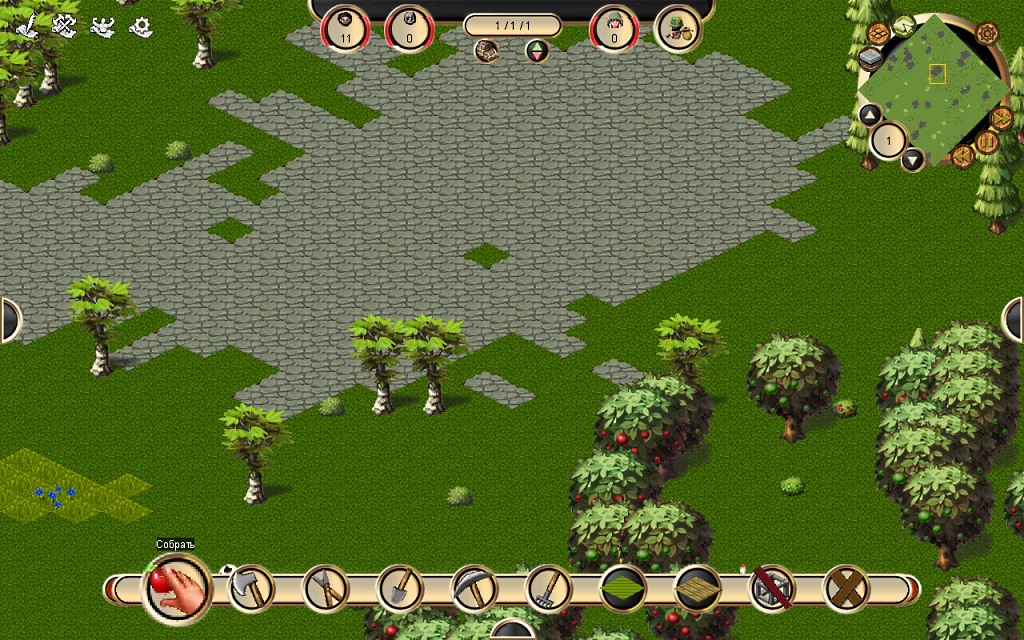Choose the axe tool in the toolbar
Screen dimensions: 1024x640
tap(251, 588)
